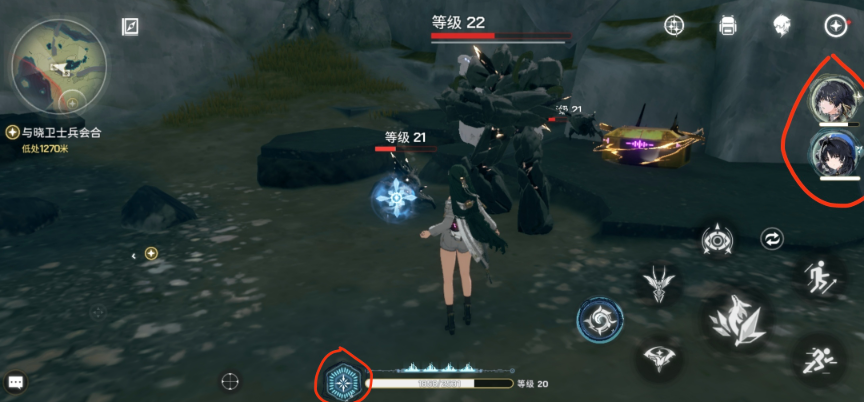Image resolution: width=864 pixels, height=402 pixels.
Task: Activate the winged diamond ultimate ability button
Action: coord(659,355)
